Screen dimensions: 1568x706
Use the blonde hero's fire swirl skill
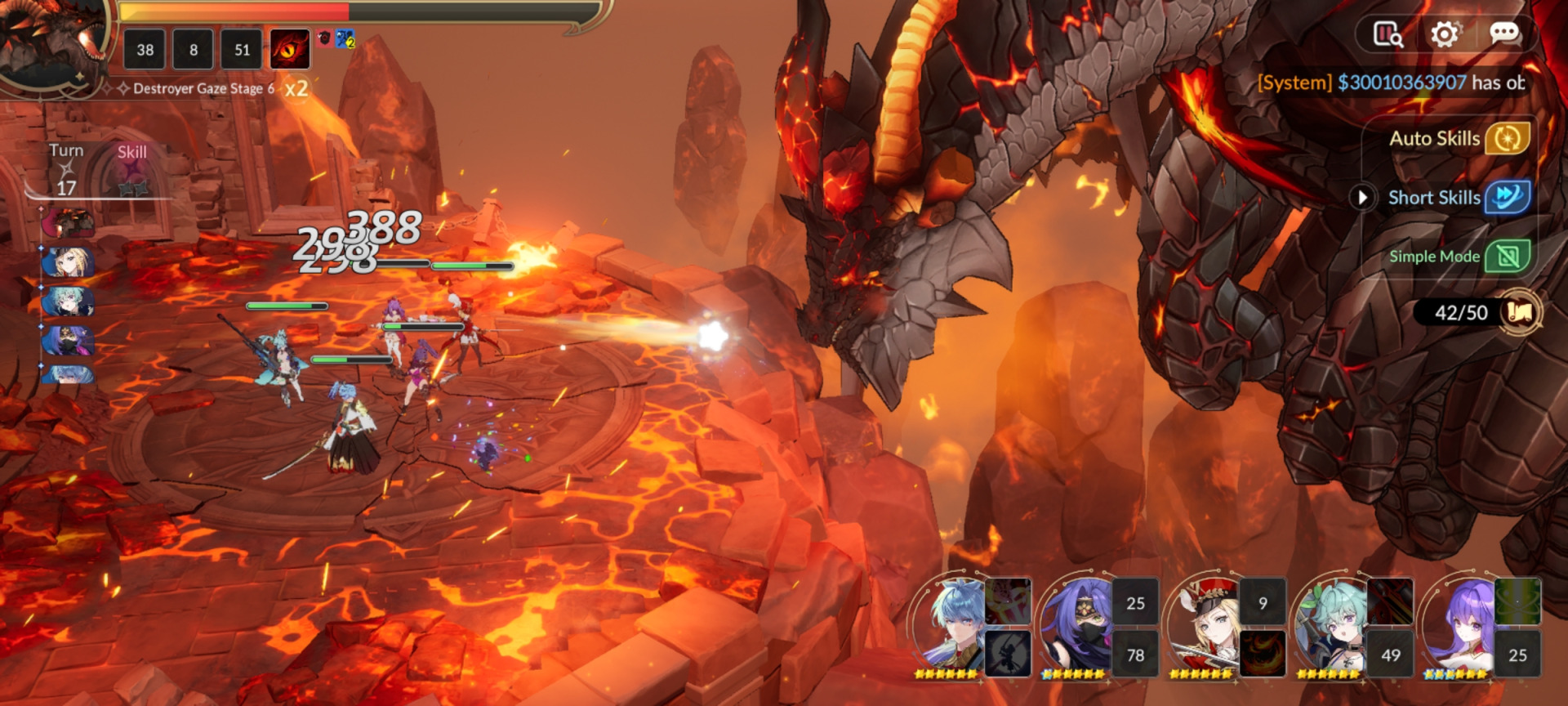[x=1263, y=655]
